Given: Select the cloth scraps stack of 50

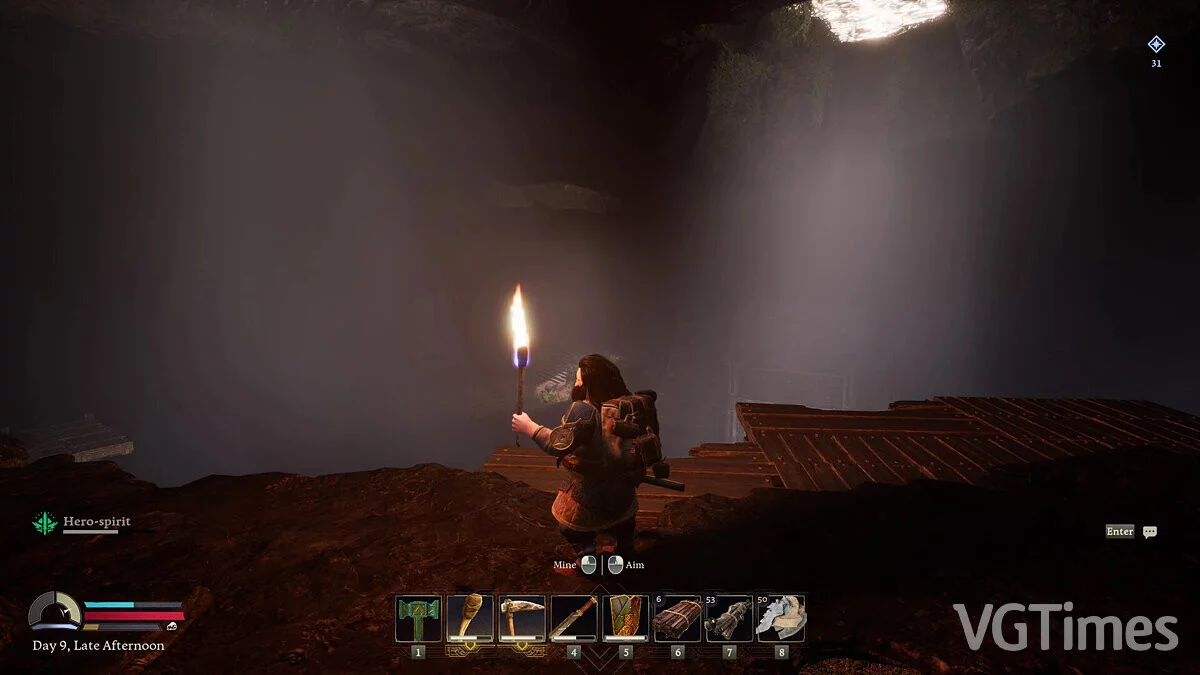Looking at the screenshot, I should [x=781, y=618].
